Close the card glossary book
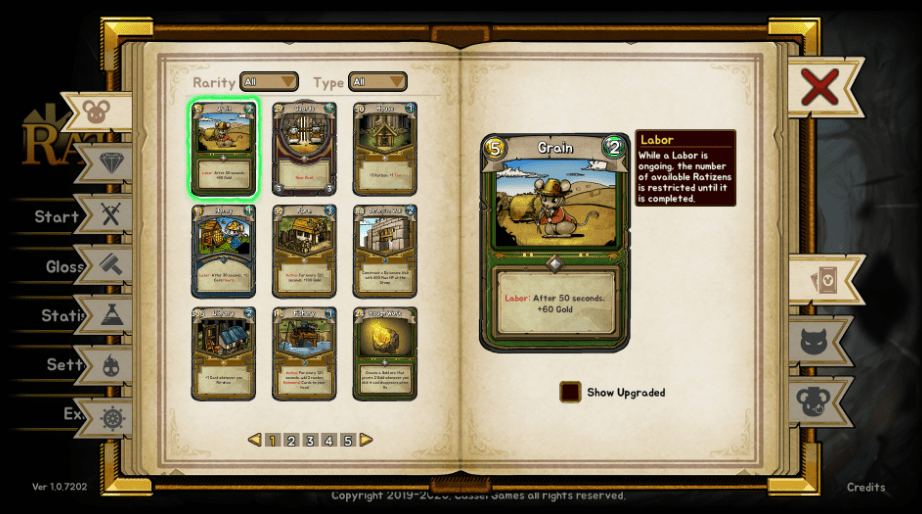 coord(819,88)
